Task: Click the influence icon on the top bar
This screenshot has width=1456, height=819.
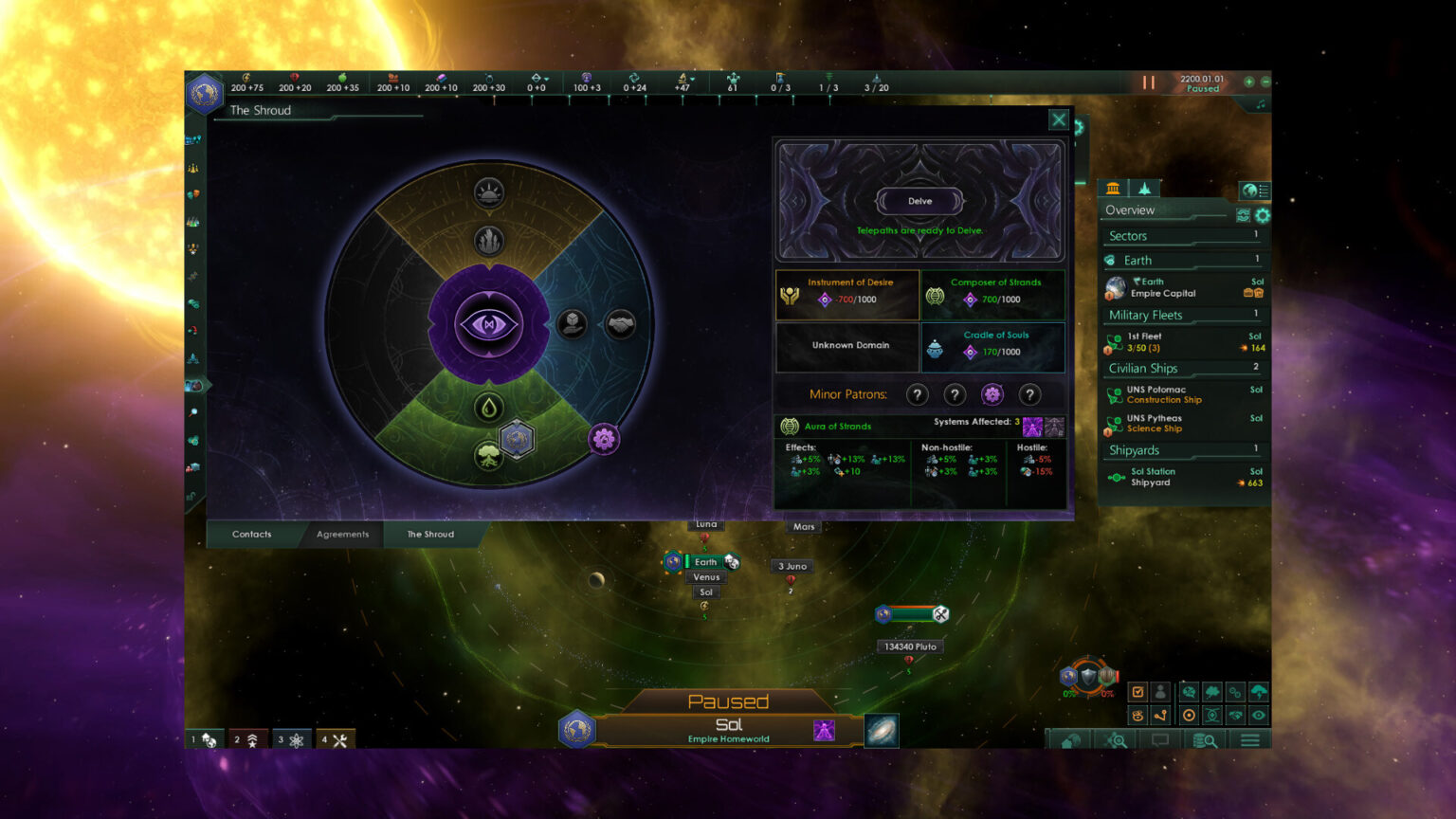Action: pyautogui.click(x=586, y=77)
